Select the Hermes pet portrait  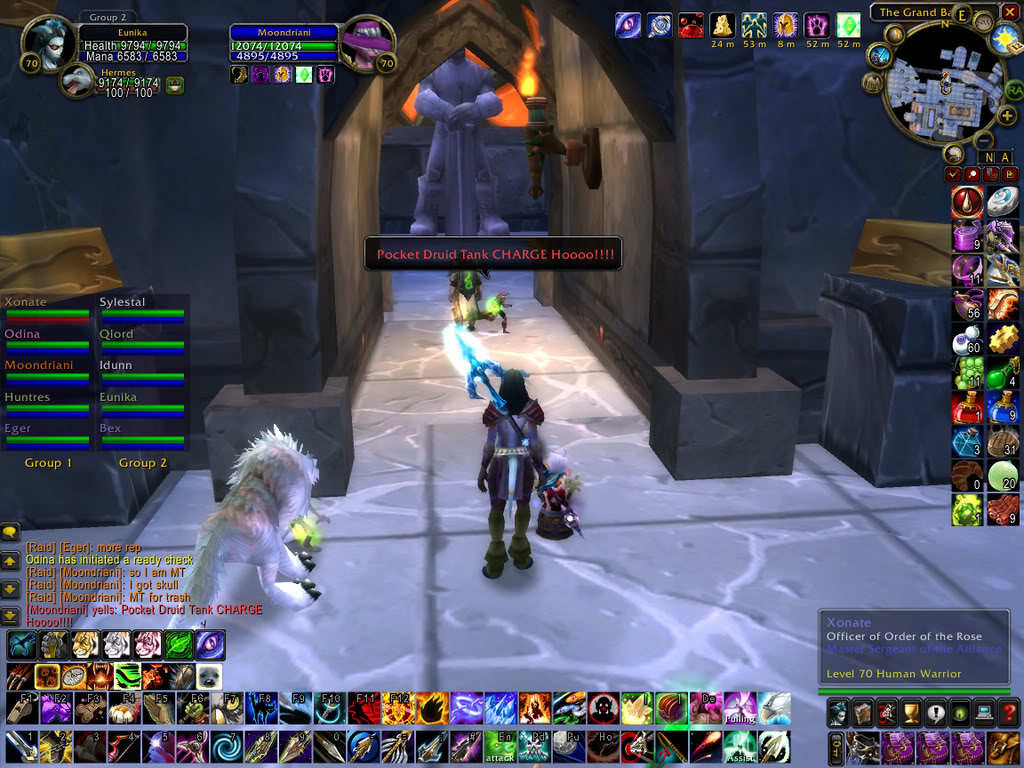pos(77,80)
